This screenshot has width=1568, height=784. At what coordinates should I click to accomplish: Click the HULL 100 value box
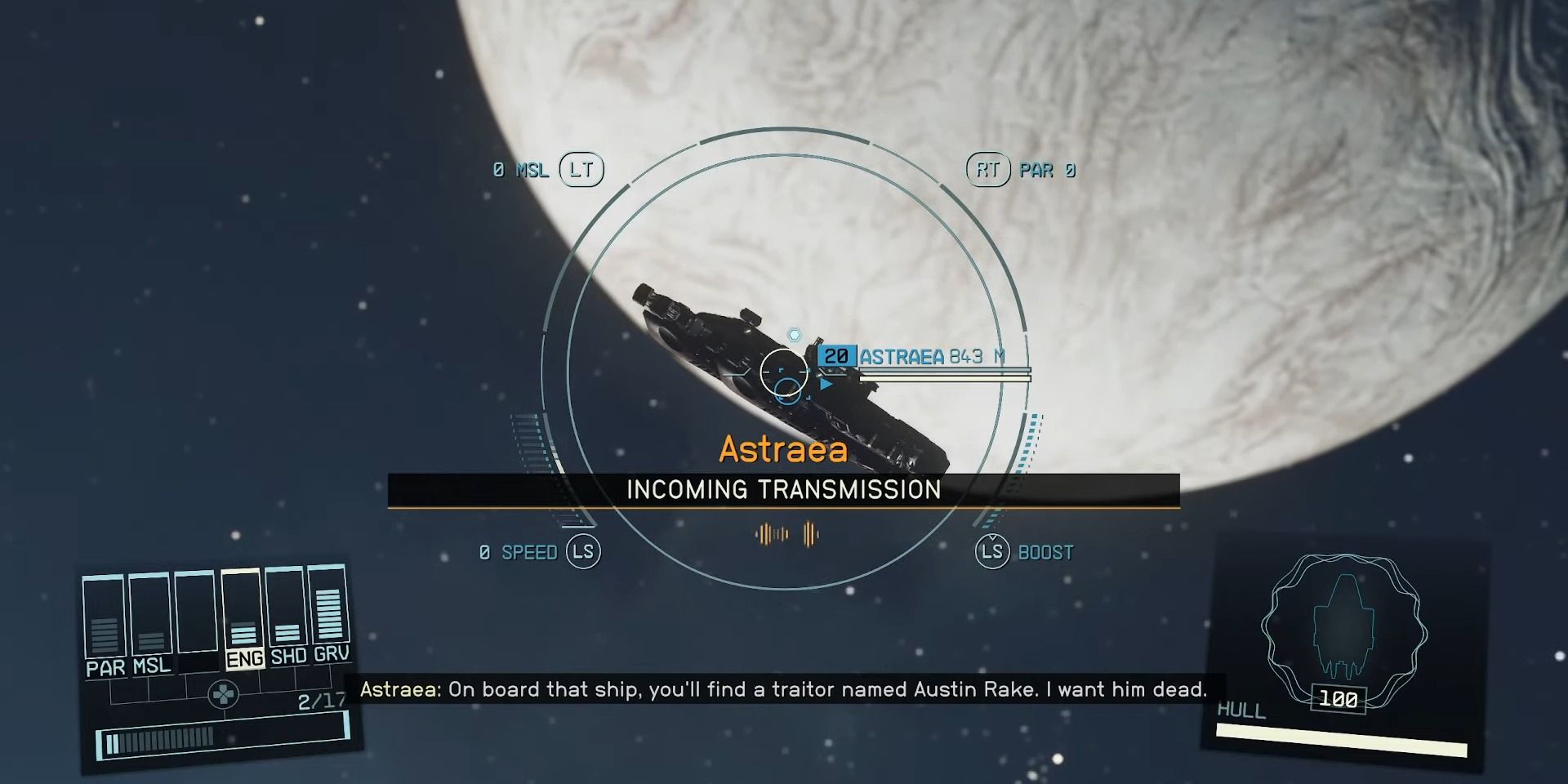[1338, 699]
